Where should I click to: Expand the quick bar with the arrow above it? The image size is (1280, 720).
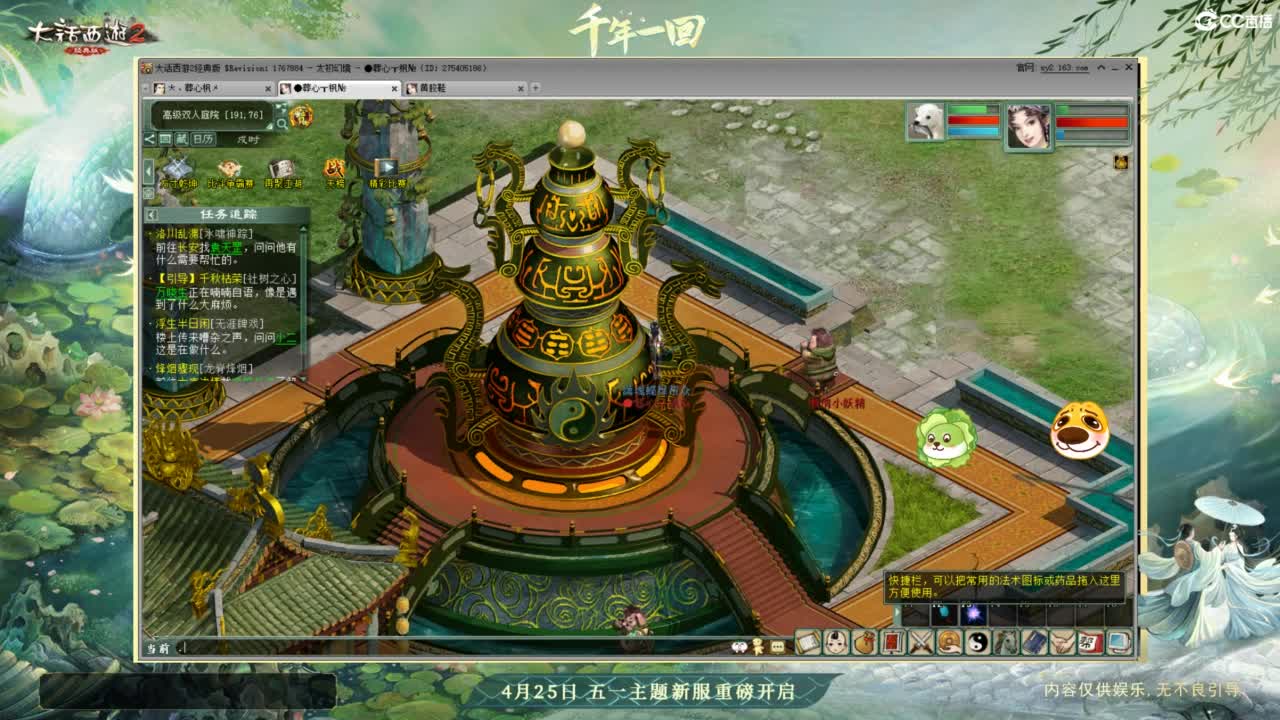click(896, 611)
